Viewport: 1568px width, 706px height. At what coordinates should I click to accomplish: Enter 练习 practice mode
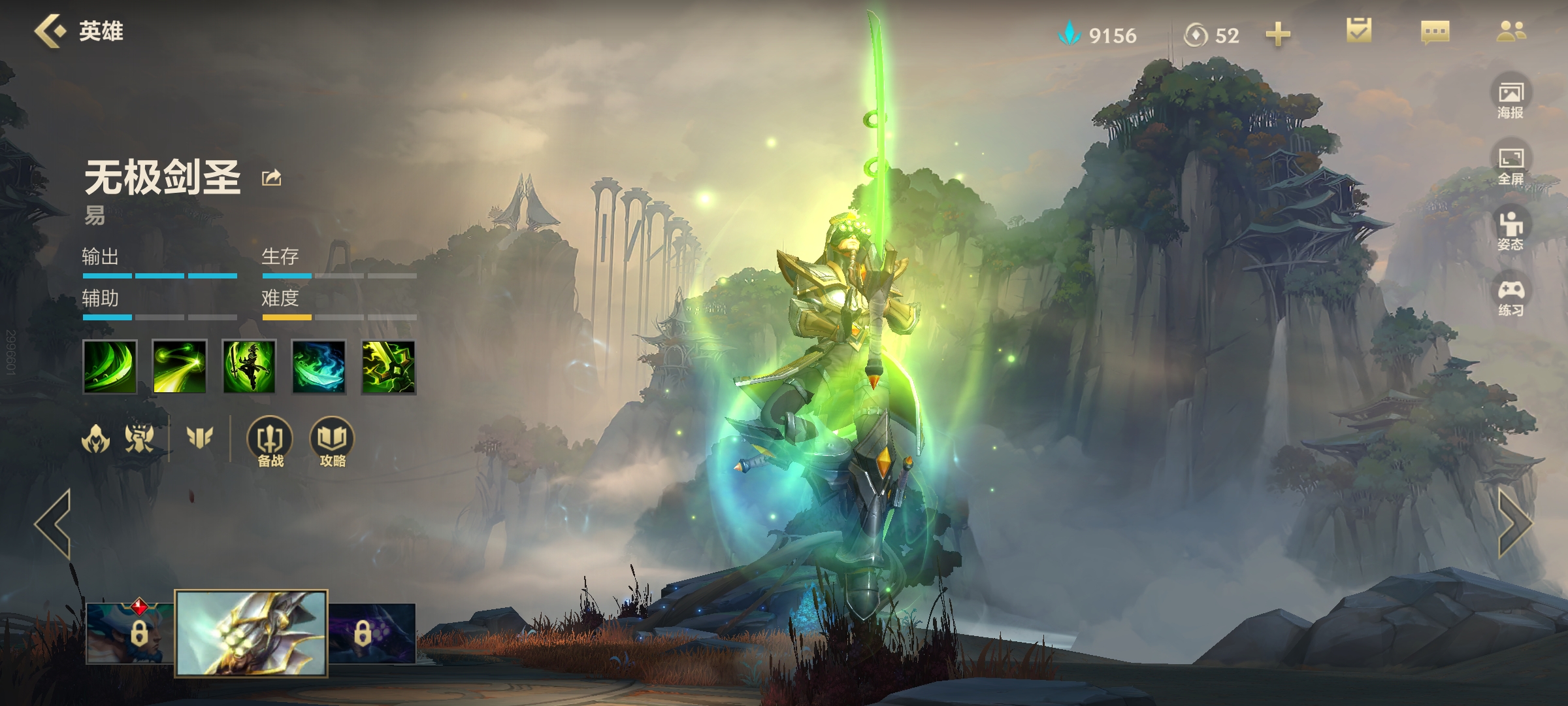[1511, 298]
